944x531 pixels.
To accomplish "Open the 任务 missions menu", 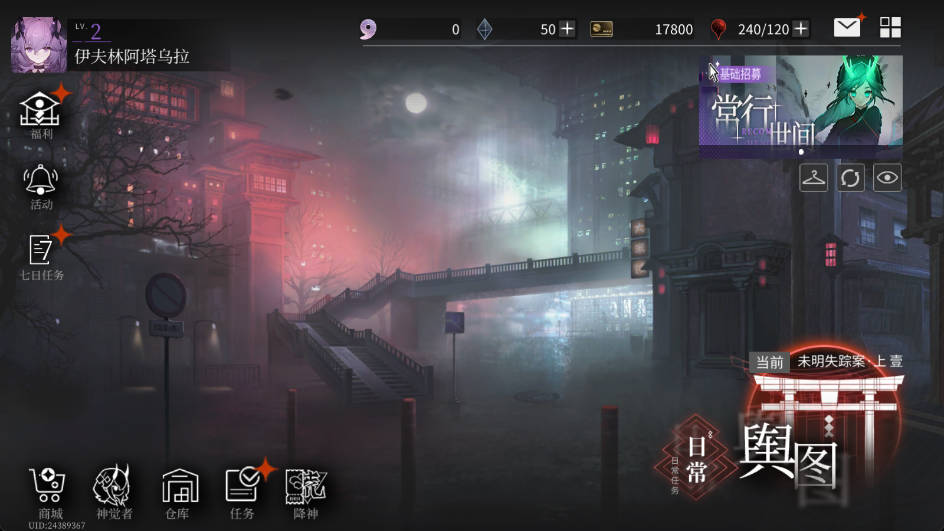I will click(243, 492).
